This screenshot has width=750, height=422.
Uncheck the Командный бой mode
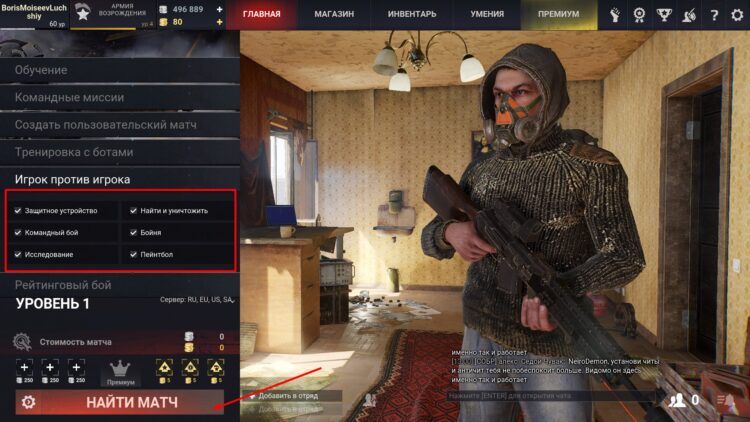coord(18,233)
